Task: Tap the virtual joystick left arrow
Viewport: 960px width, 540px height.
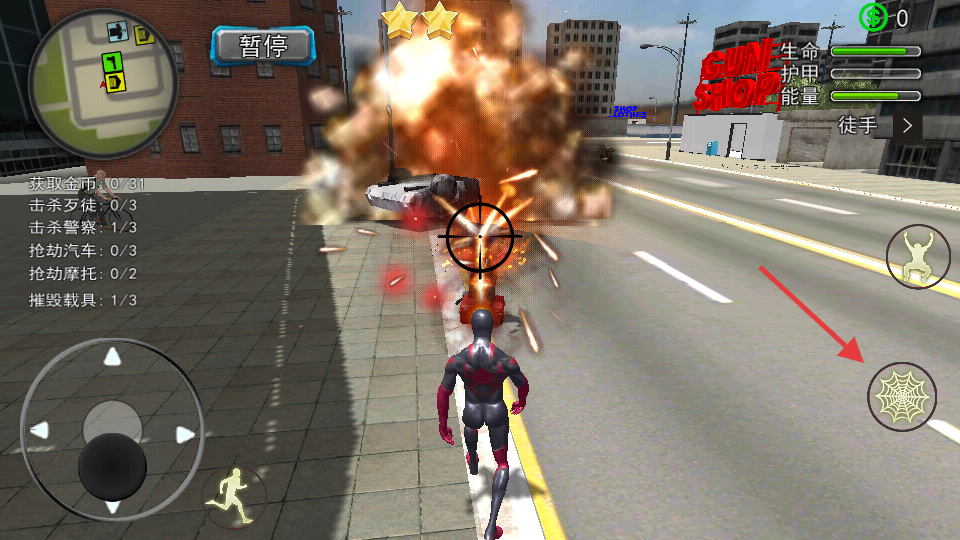Action: tap(39, 431)
